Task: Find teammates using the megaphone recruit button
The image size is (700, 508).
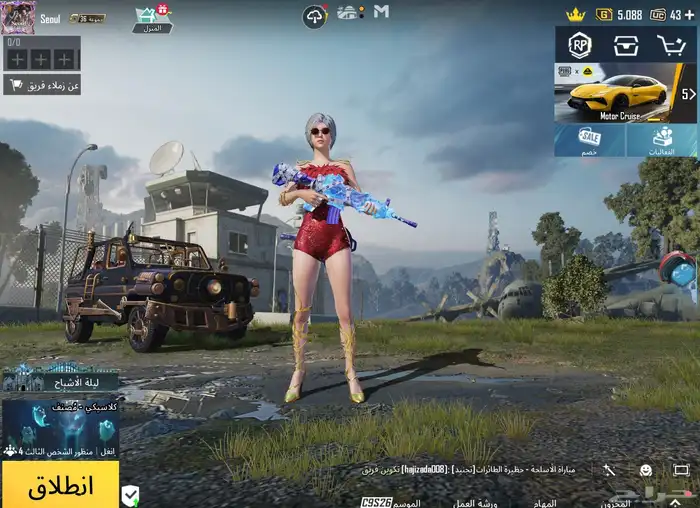Action: (x=42, y=85)
